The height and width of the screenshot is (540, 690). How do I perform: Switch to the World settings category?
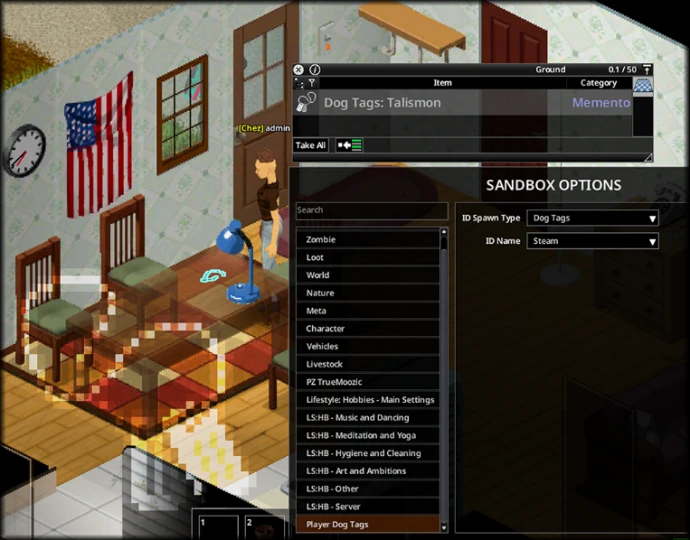pyautogui.click(x=367, y=275)
